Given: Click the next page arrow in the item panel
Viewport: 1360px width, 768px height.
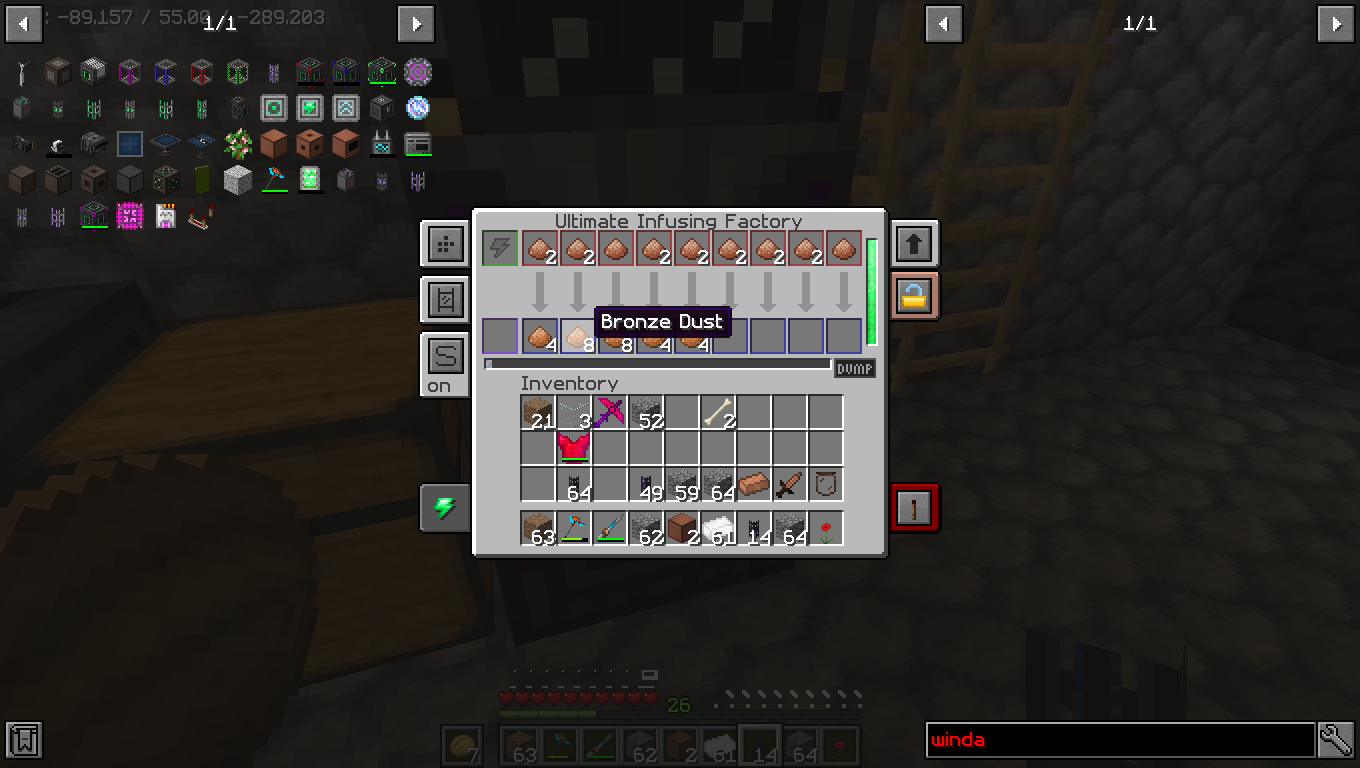Looking at the screenshot, I should [416, 24].
